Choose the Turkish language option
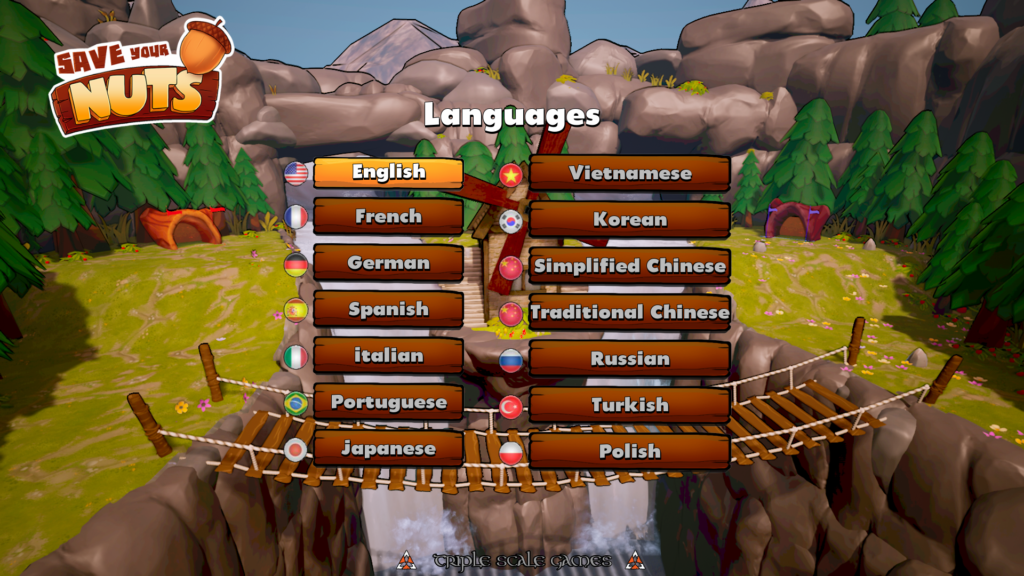The image size is (1024, 576). pyautogui.click(x=629, y=405)
